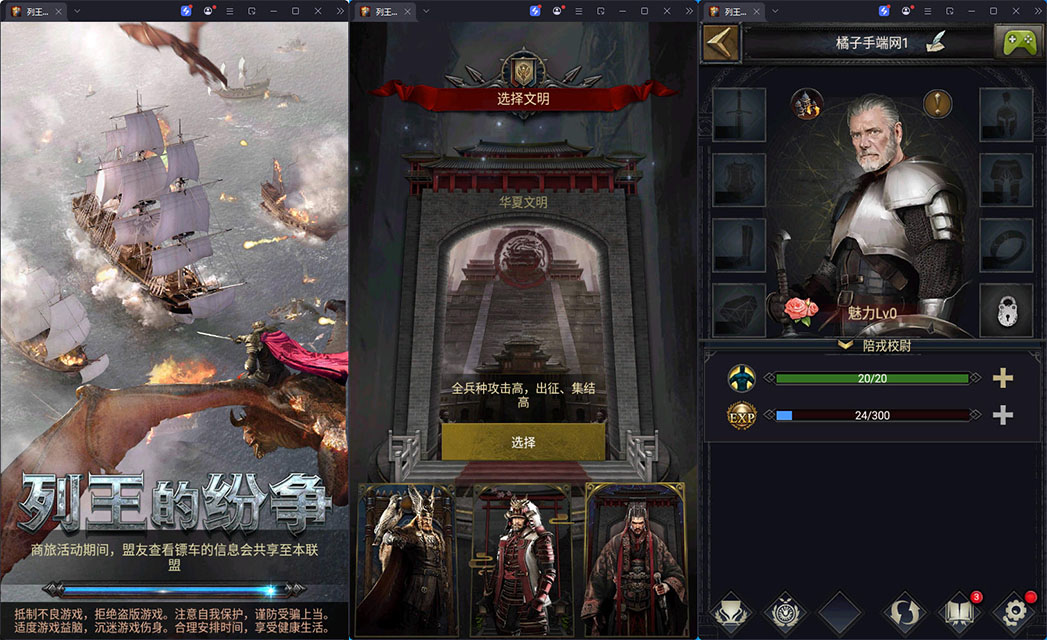Pick the Chinese emperor civilization card

tap(633, 559)
